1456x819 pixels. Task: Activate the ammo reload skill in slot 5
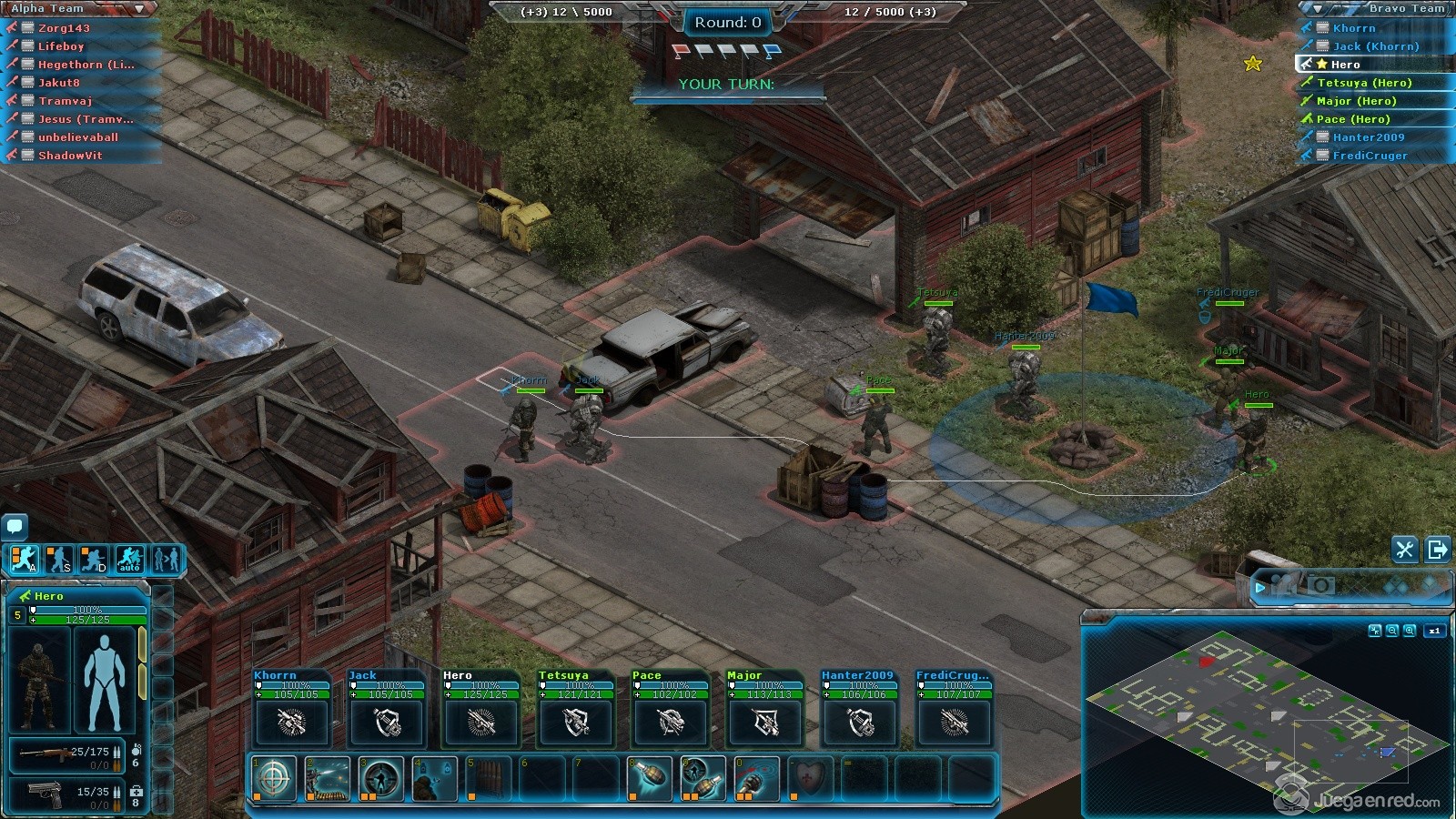point(489,779)
